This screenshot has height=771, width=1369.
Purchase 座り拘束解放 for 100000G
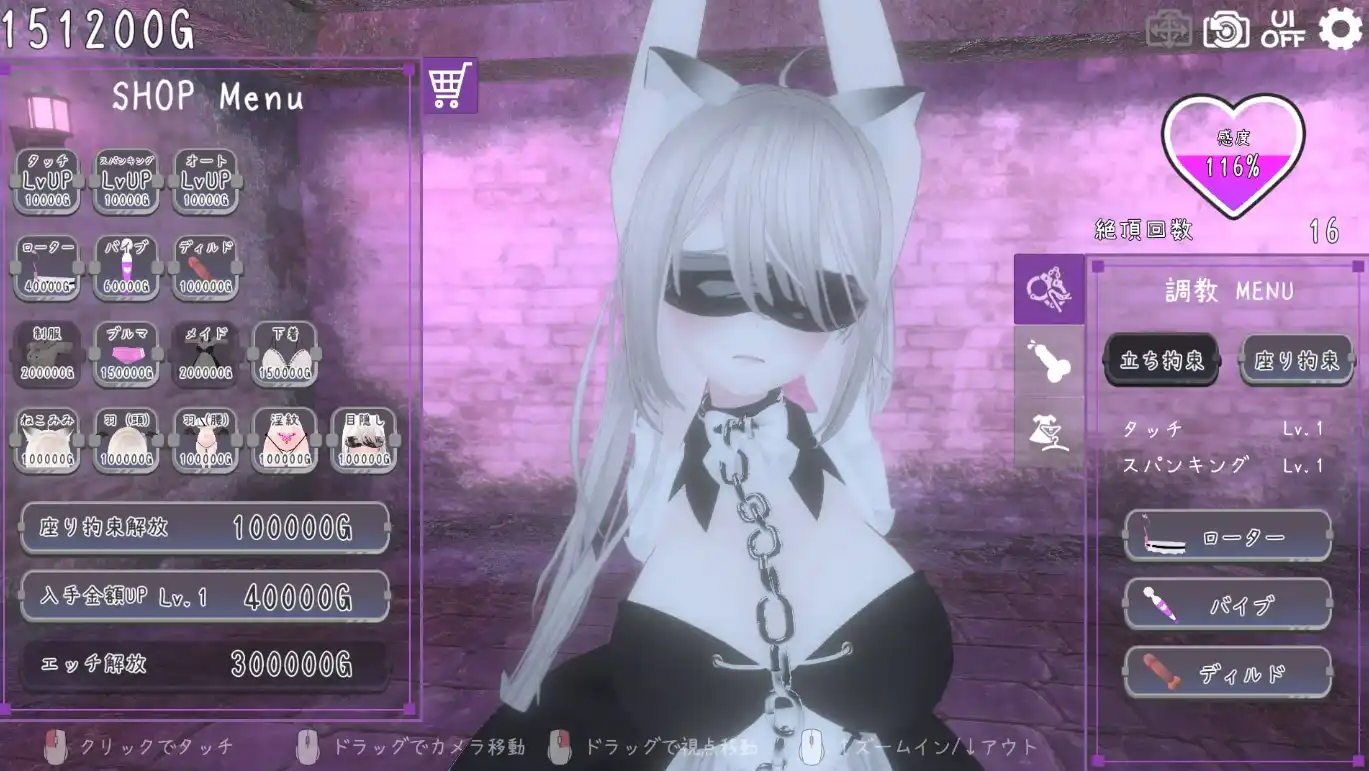tap(204, 527)
